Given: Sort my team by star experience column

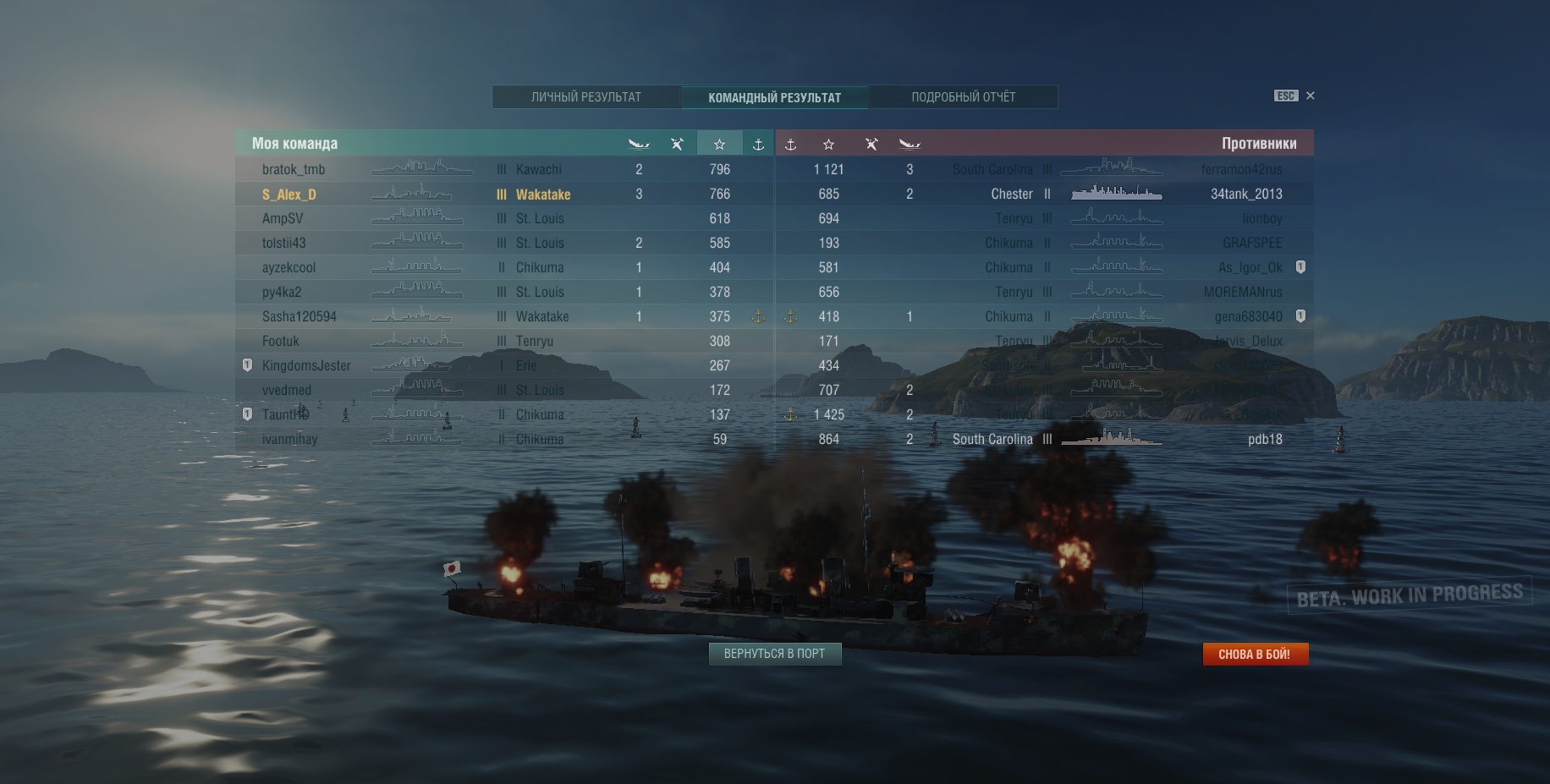Looking at the screenshot, I should pyautogui.click(x=719, y=144).
